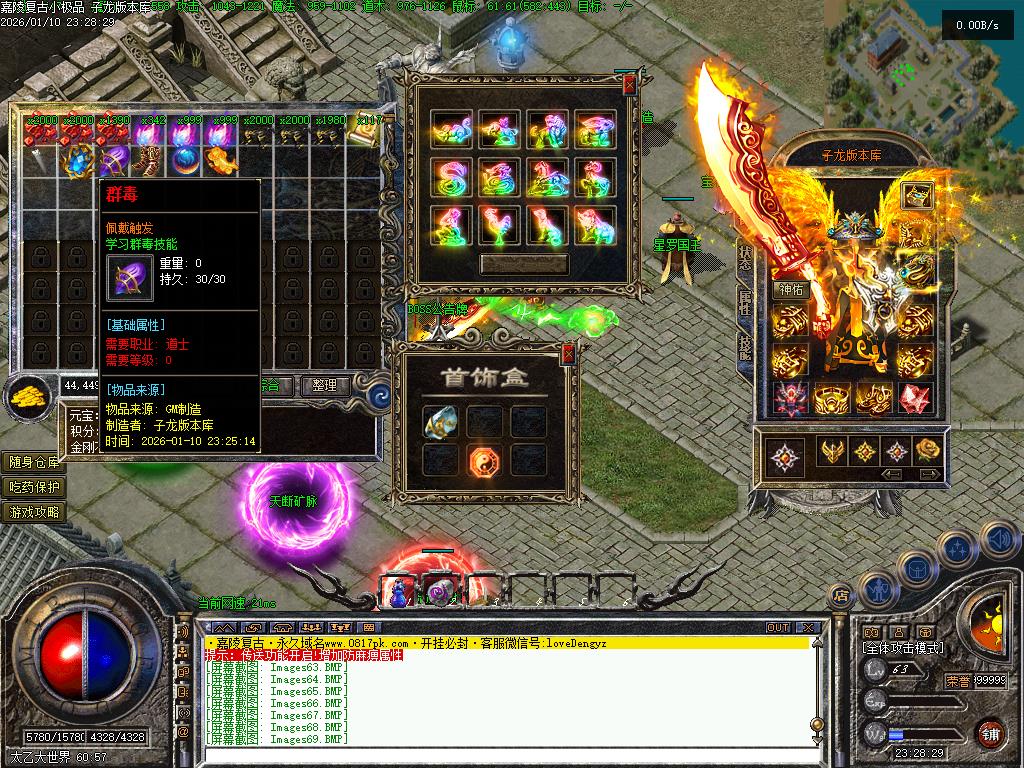1024x768 pixels.
Task: Click the gold ingots icon beside the bag
Action: (30, 396)
